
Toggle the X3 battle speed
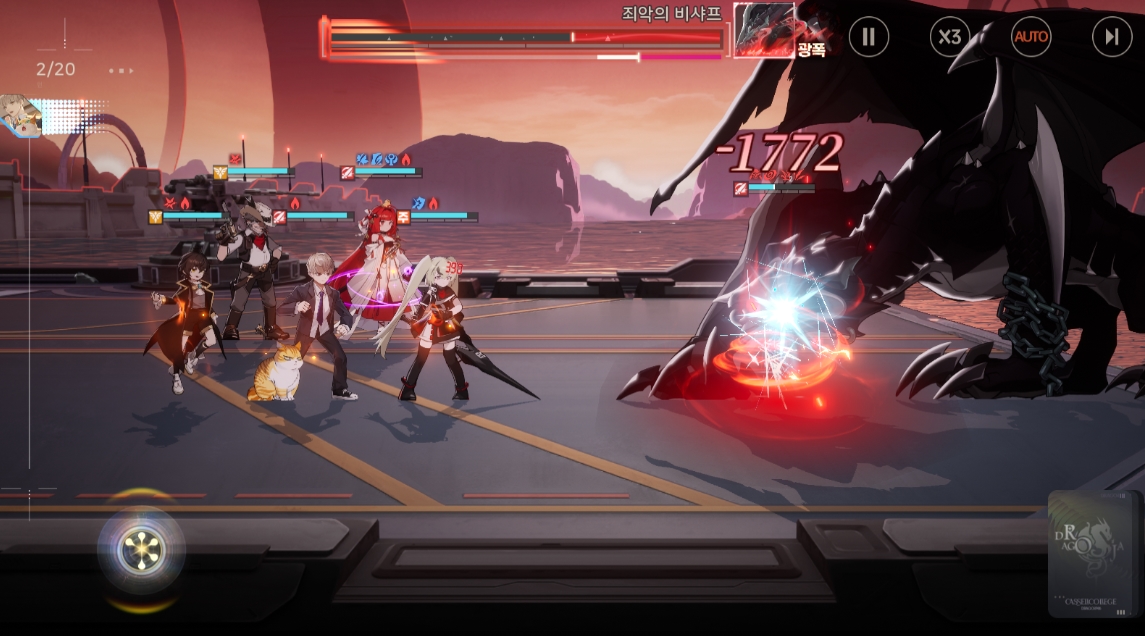950,37
